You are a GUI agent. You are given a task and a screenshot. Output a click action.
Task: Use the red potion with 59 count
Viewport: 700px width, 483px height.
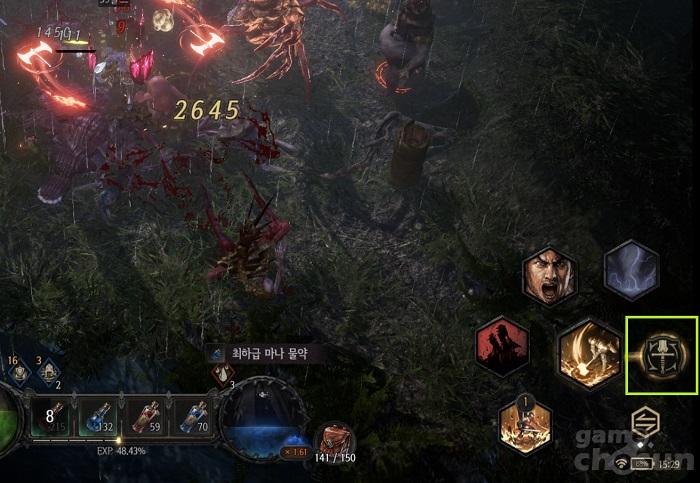point(146,418)
